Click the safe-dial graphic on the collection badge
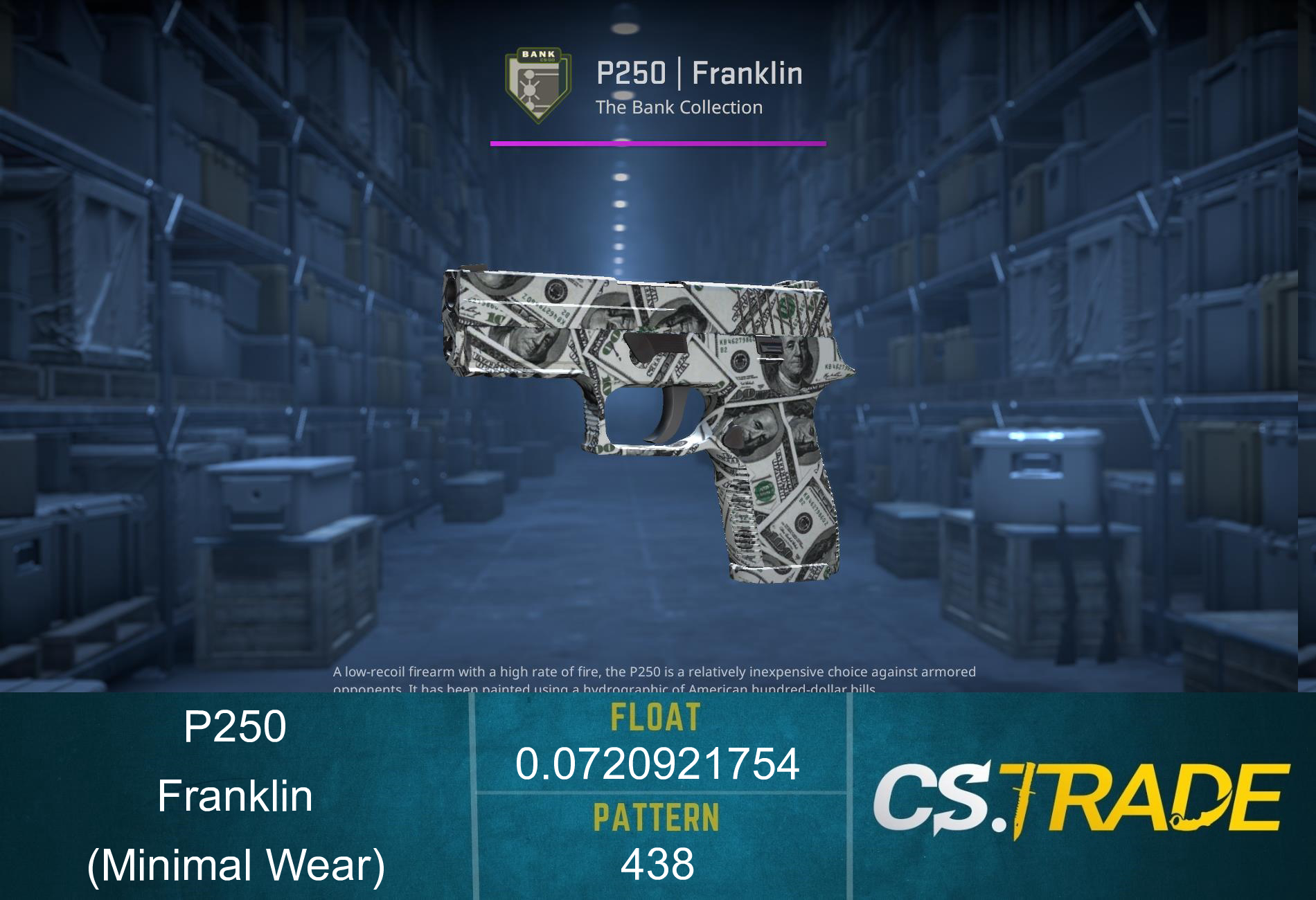Image resolution: width=1316 pixels, height=900 pixels. click(x=530, y=89)
